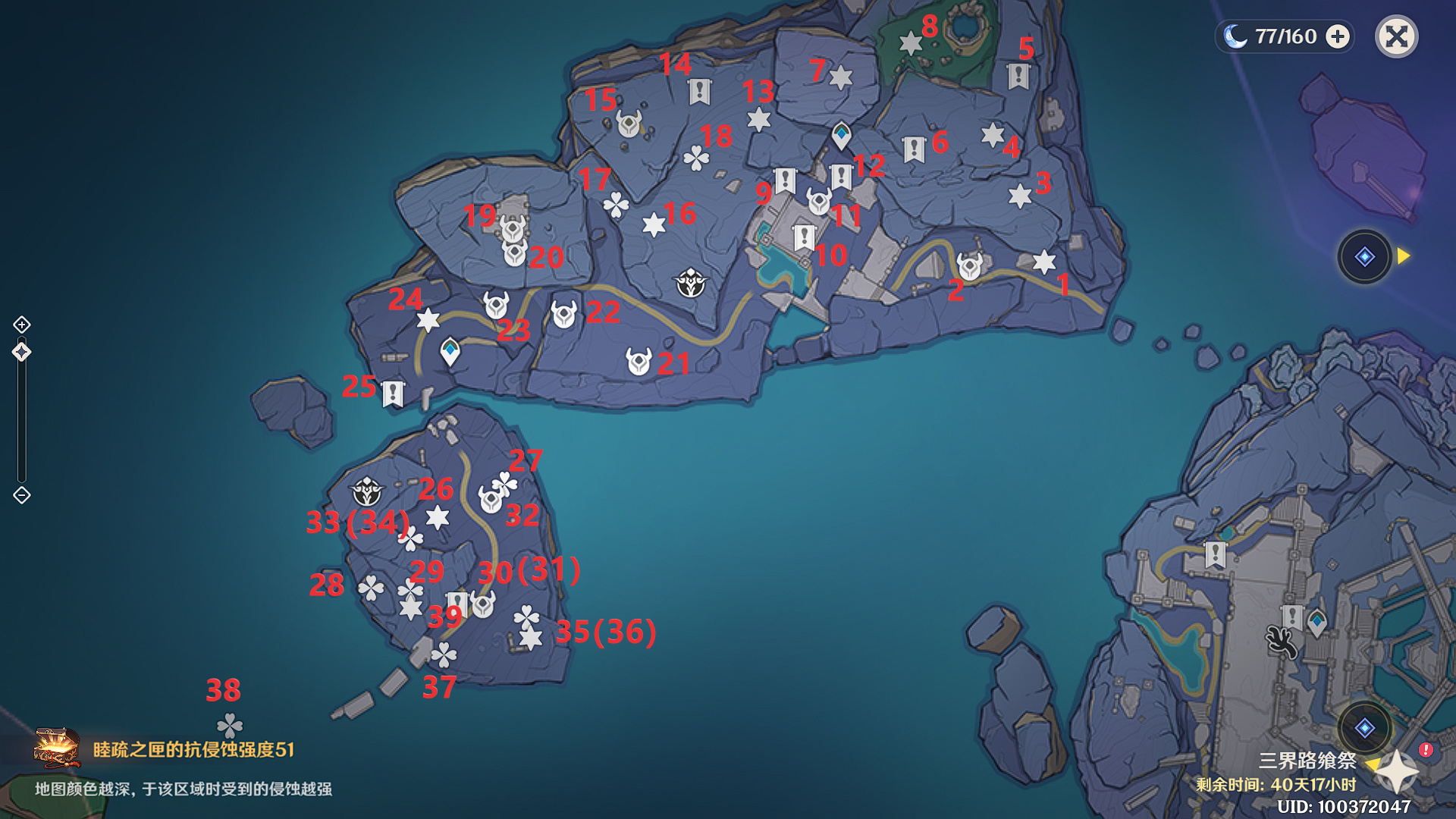This screenshot has height=819, width=1456.
Task: Open the 三界路飨祭 event star icon
Action: pos(1396,771)
